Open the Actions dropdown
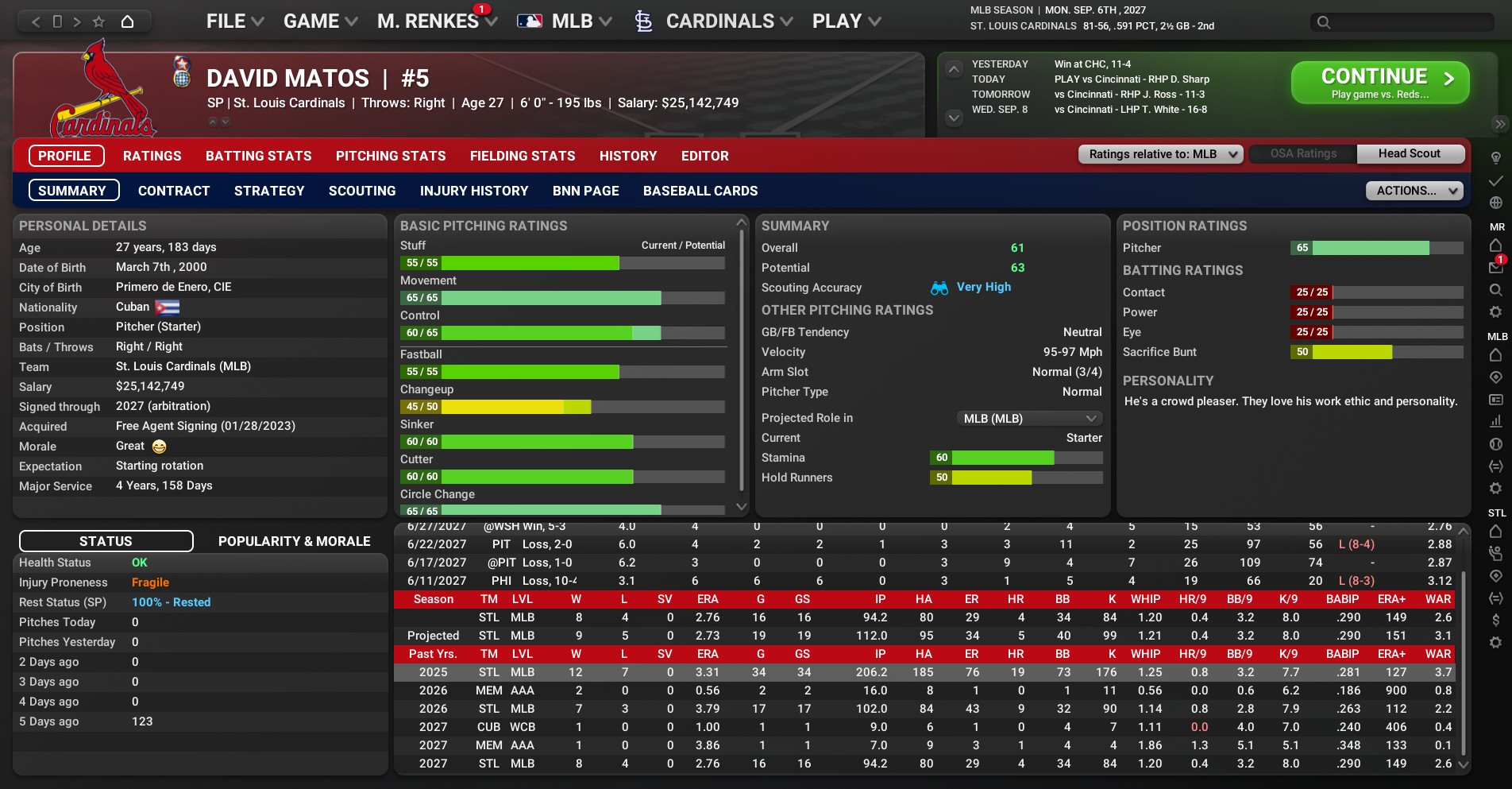 click(1414, 191)
